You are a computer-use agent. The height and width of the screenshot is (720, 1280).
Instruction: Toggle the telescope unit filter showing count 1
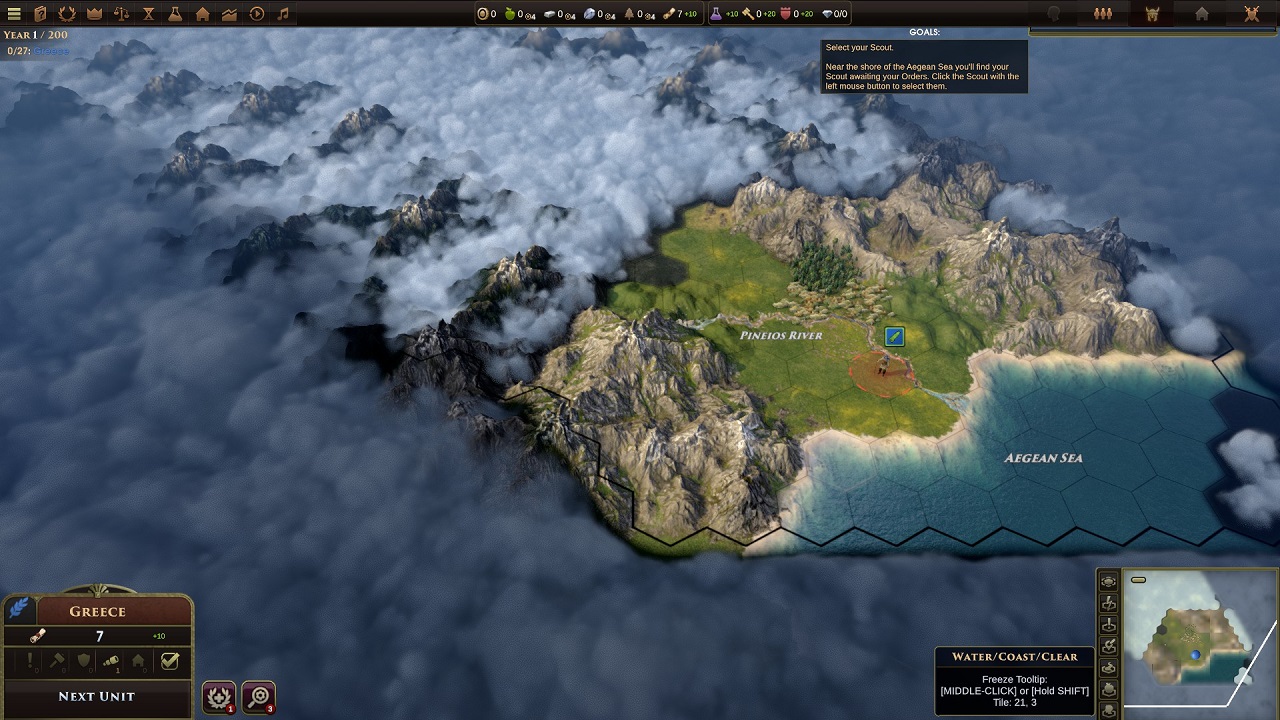(x=110, y=662)
